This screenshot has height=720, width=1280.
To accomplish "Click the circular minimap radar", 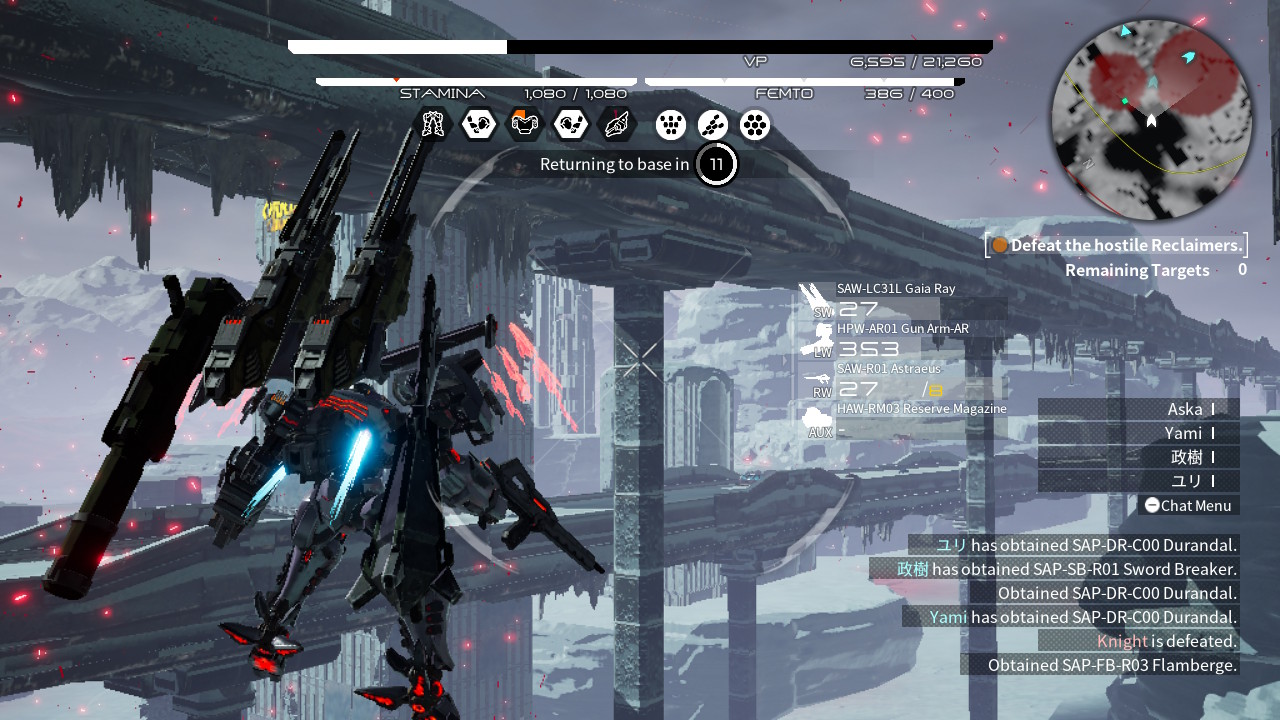I will [x=1151, y=120].
